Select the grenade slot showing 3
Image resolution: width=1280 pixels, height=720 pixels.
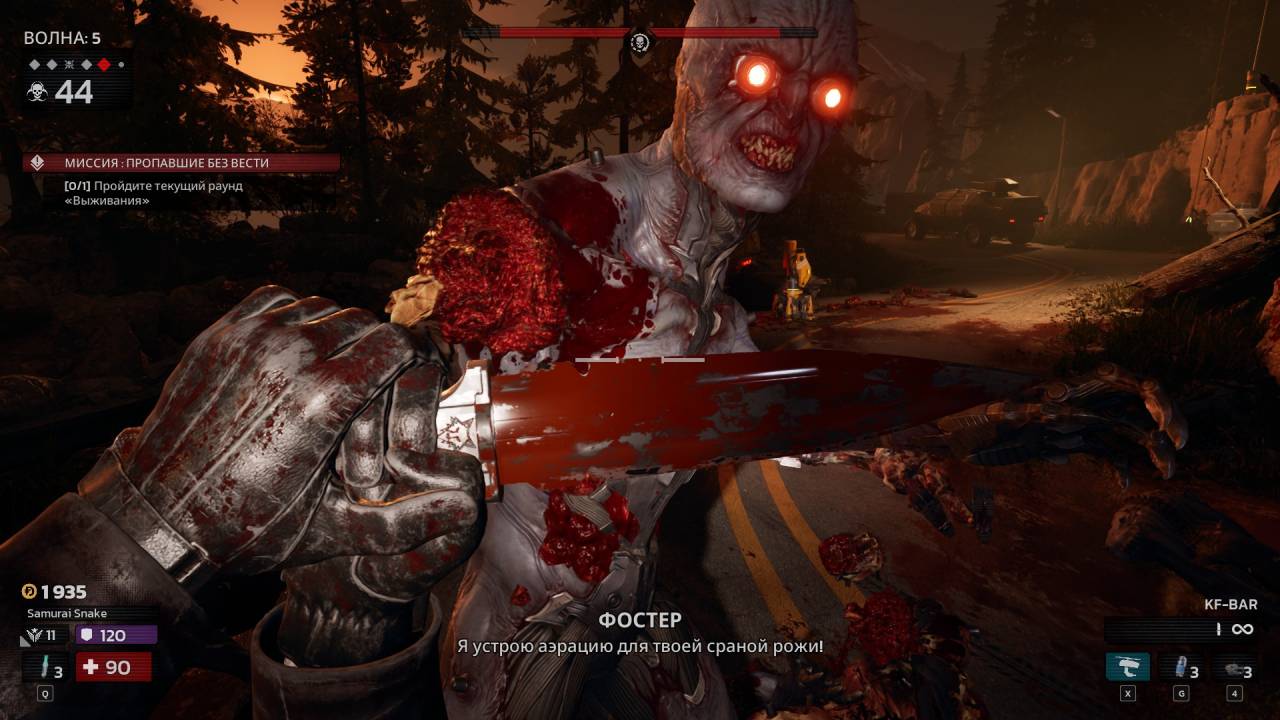(x=1182, y=667)
